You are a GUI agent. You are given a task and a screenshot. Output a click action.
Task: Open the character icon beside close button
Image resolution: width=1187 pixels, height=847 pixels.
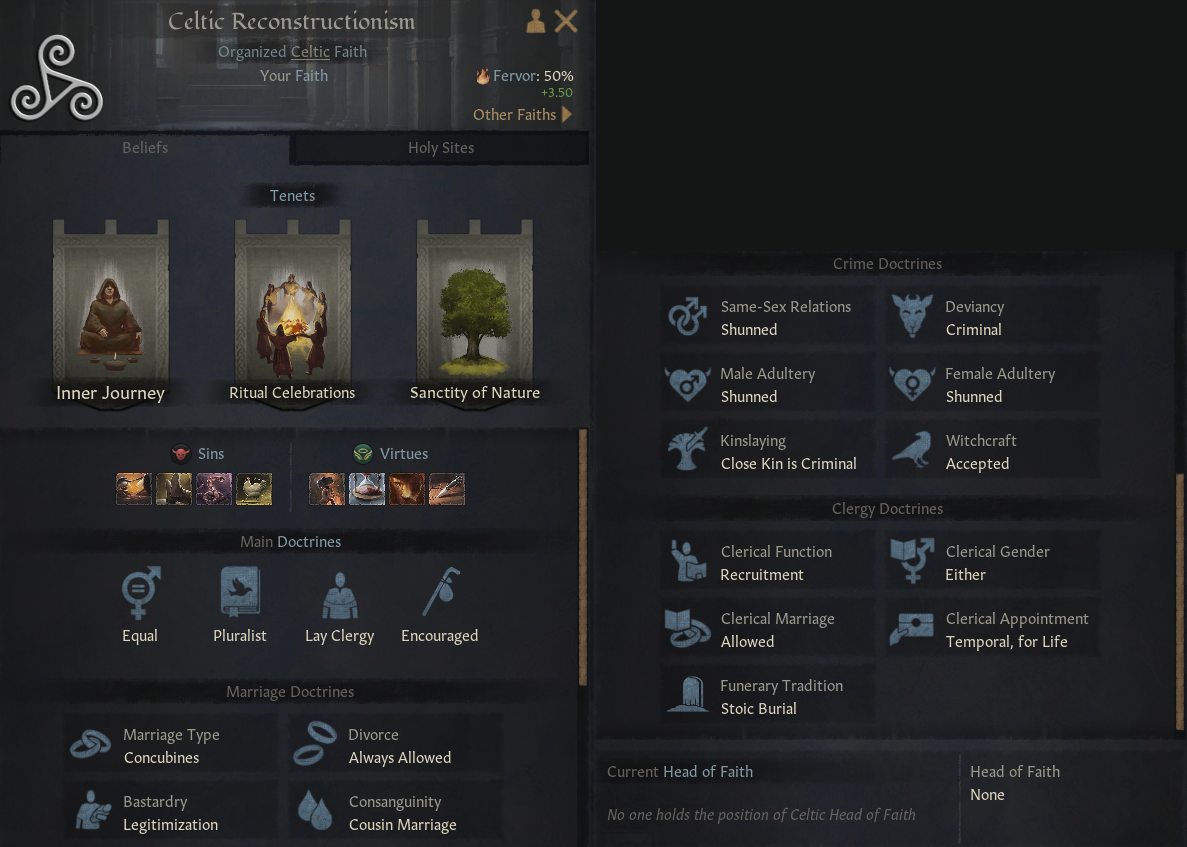click(536, 21)
